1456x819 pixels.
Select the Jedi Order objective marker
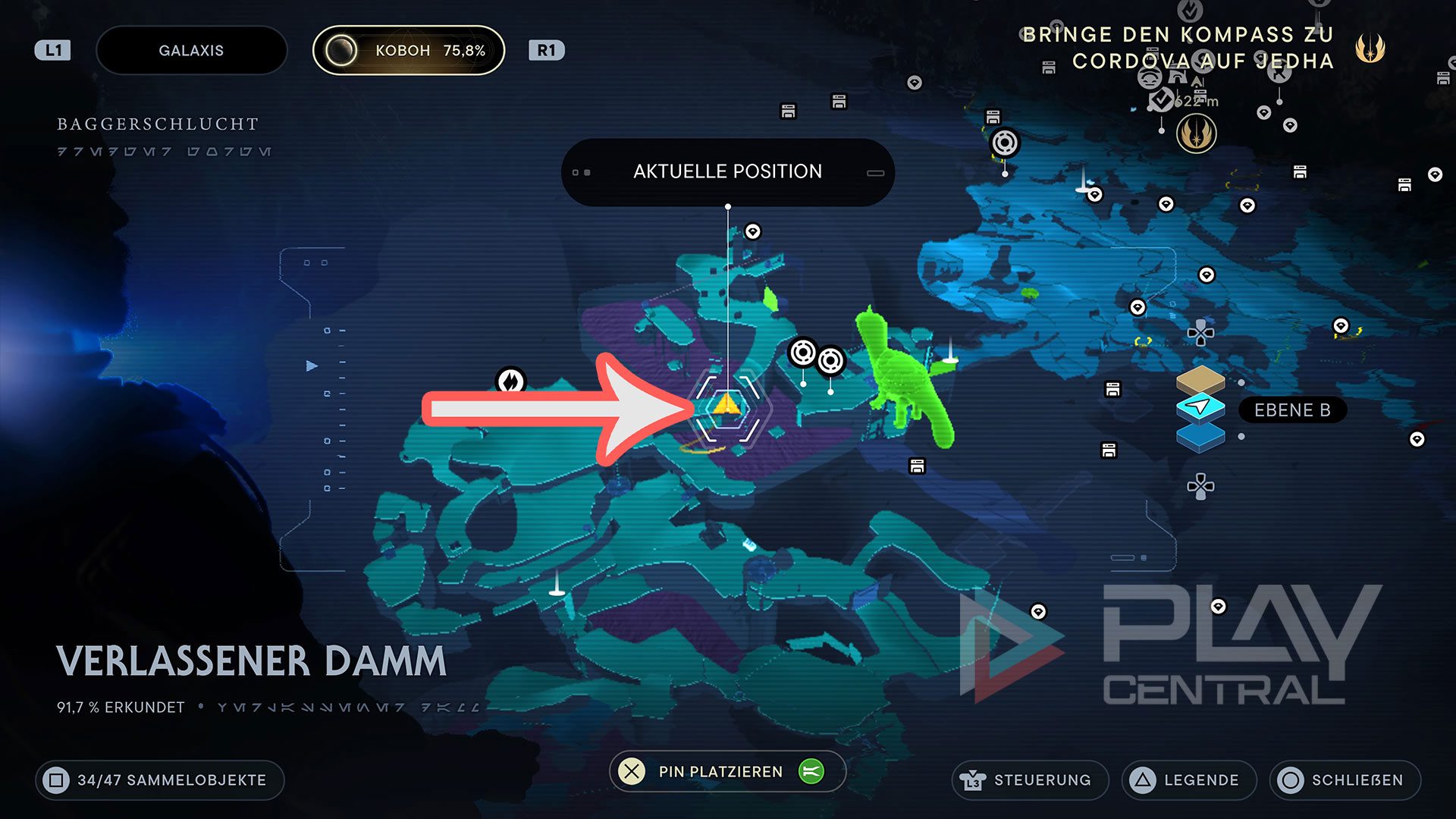1196,135
